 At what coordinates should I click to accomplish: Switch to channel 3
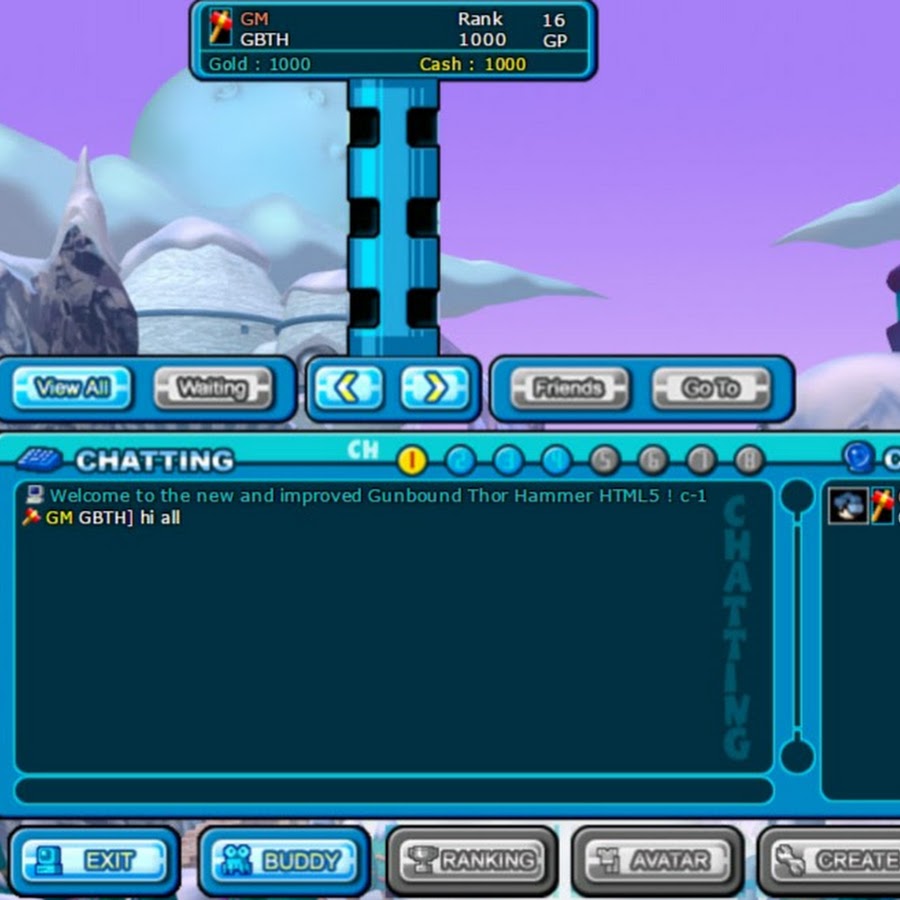coord(508,460)
